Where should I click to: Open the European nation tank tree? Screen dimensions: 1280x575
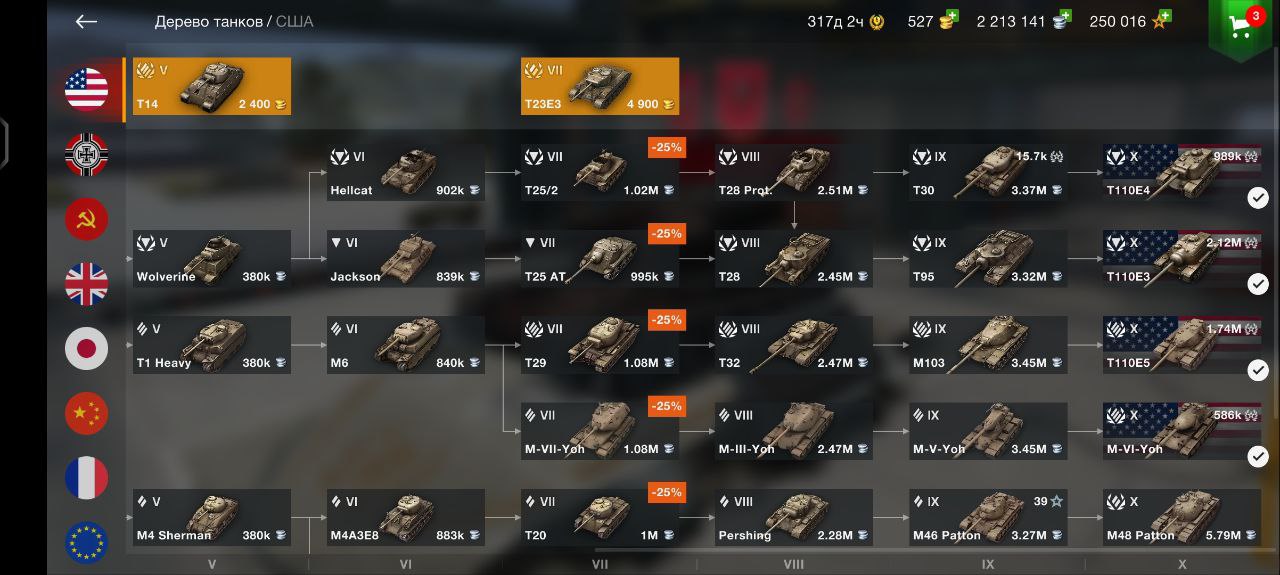tap(87, 542)
